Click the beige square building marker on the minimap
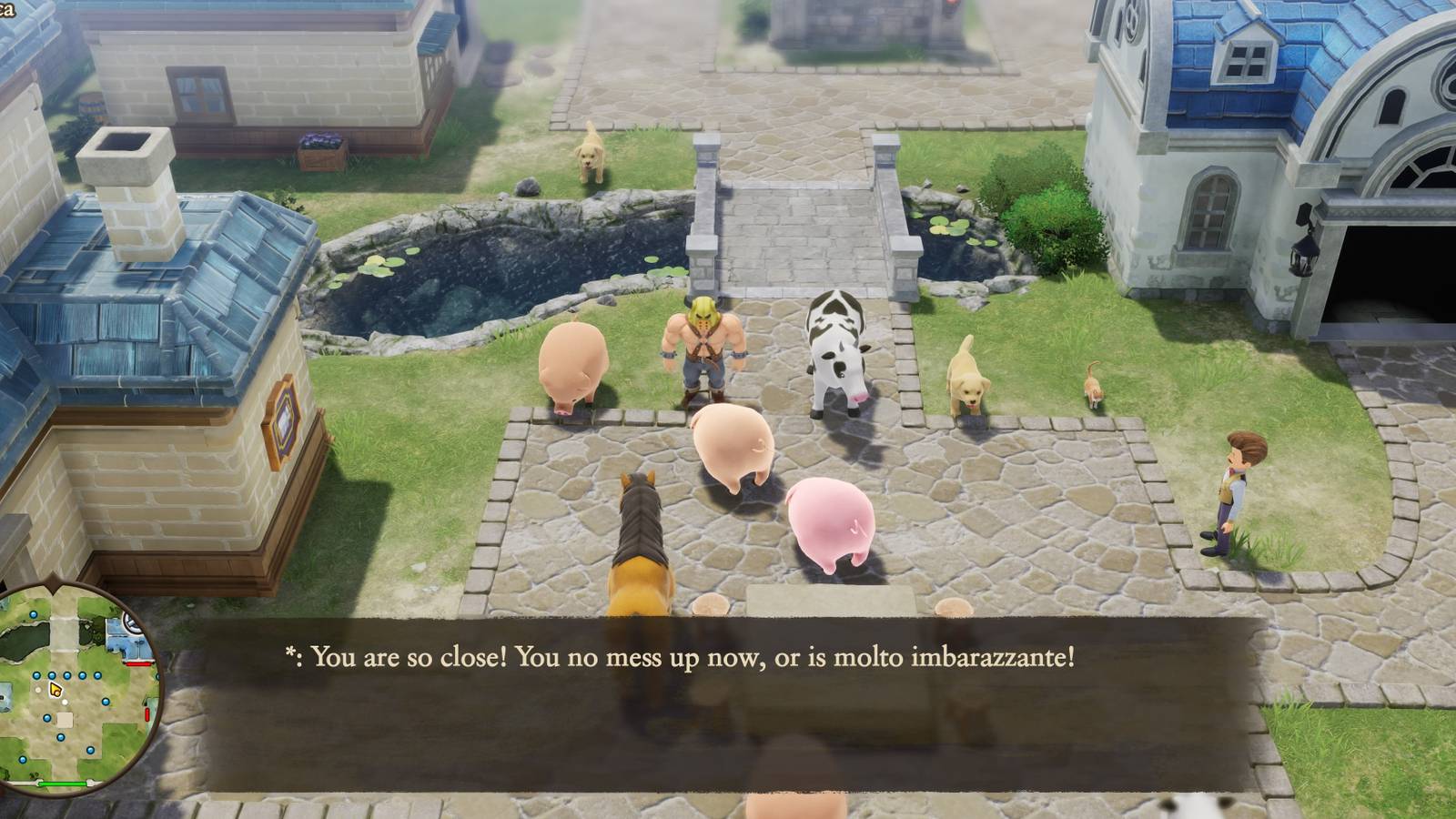This screenshot has width=1456, height=819. point(66,719)
